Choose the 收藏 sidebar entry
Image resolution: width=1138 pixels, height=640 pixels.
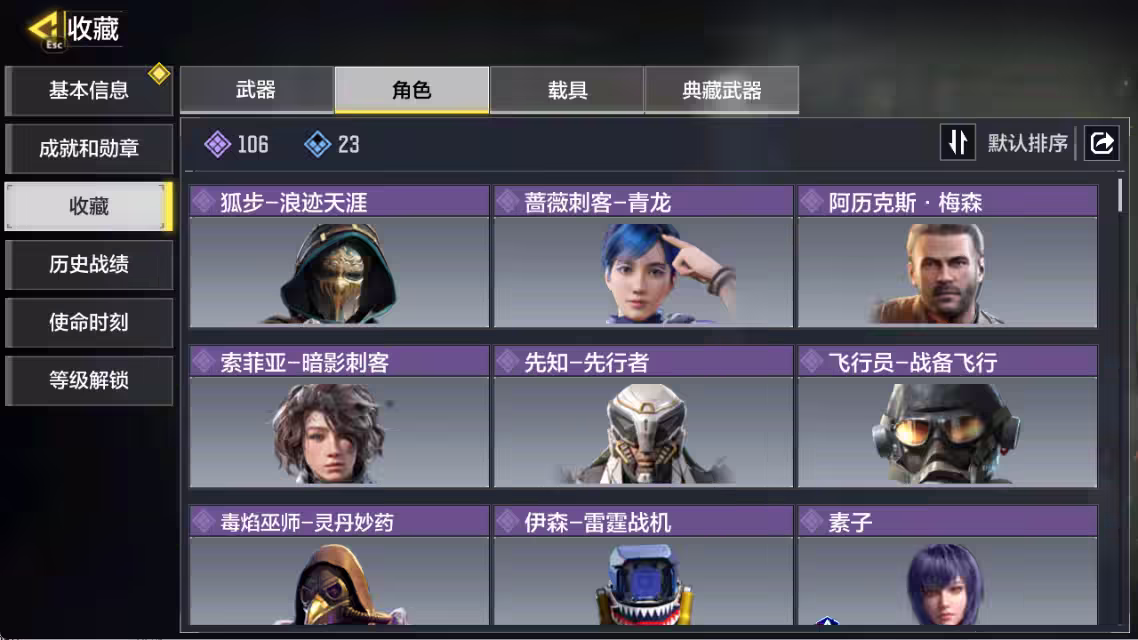click(x=89, y=207)
